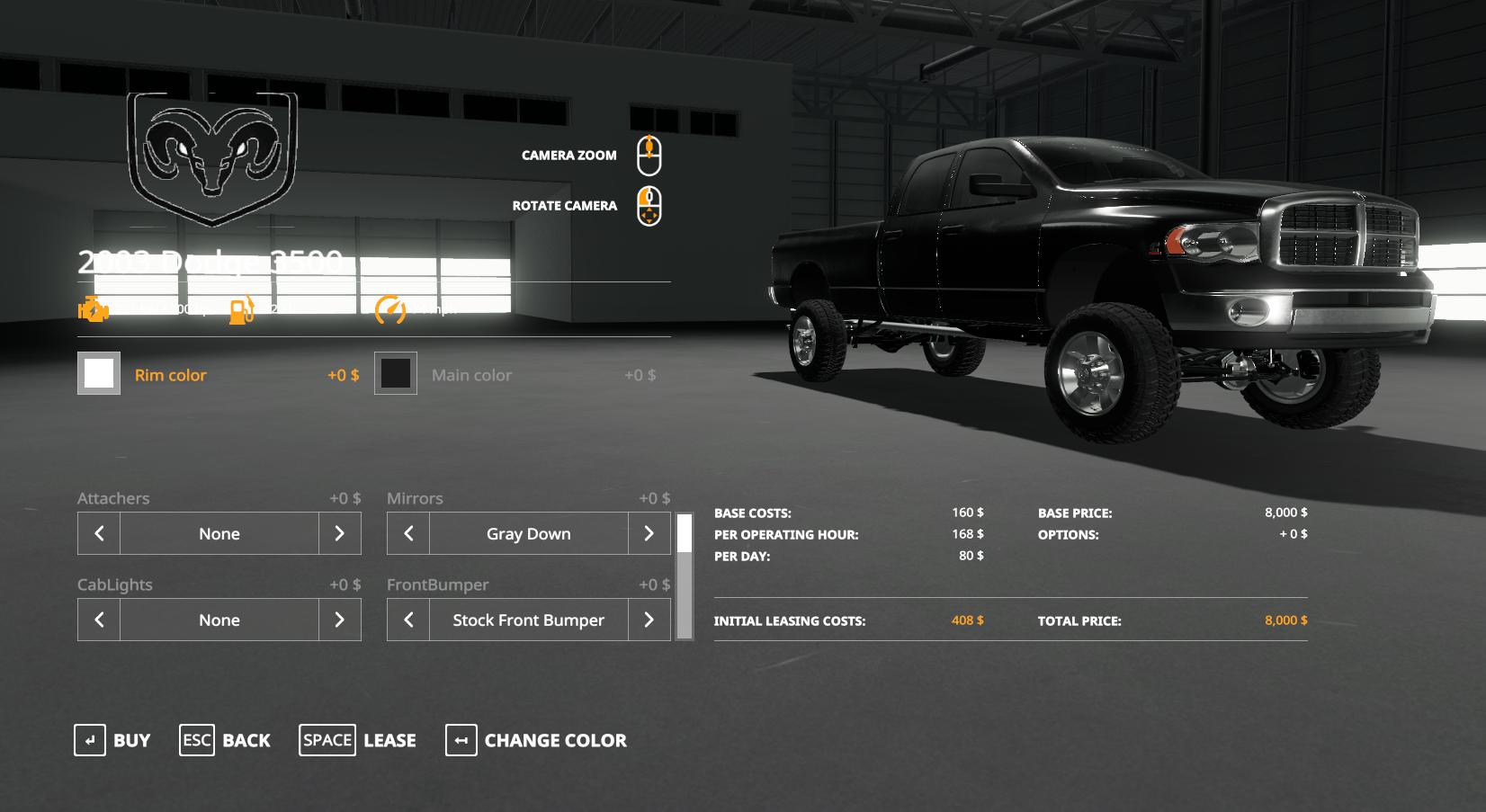Cycle Attachers option to the next choice
The image size is (1486, 812).
340,533
